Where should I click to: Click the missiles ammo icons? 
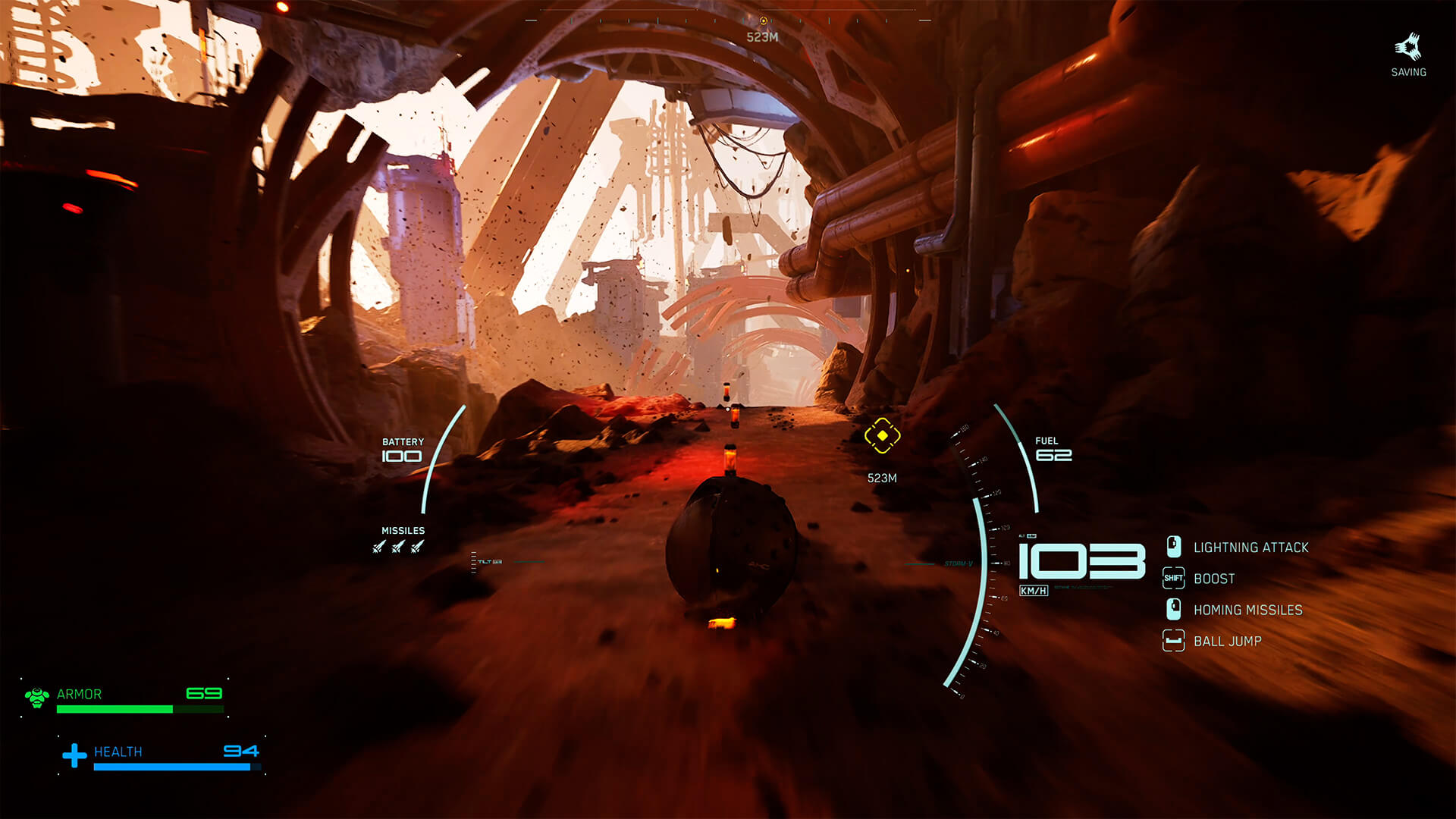coord(398,546)
